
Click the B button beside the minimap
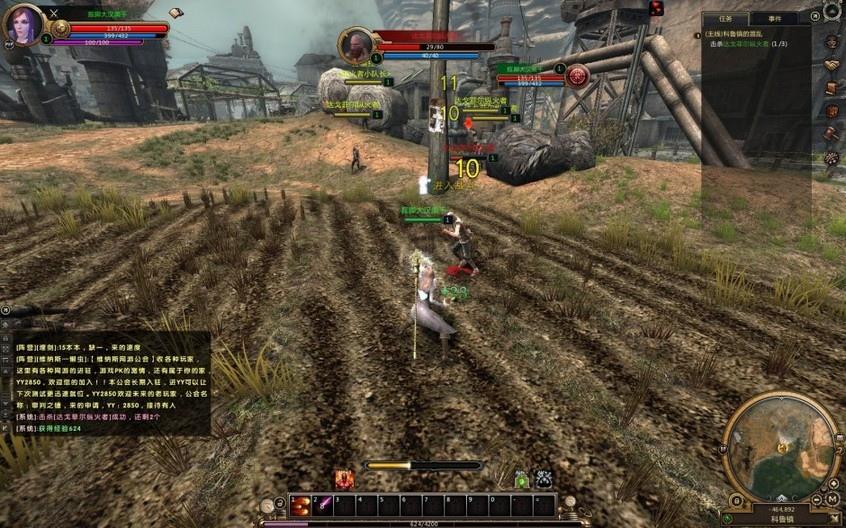coord(737,500)
